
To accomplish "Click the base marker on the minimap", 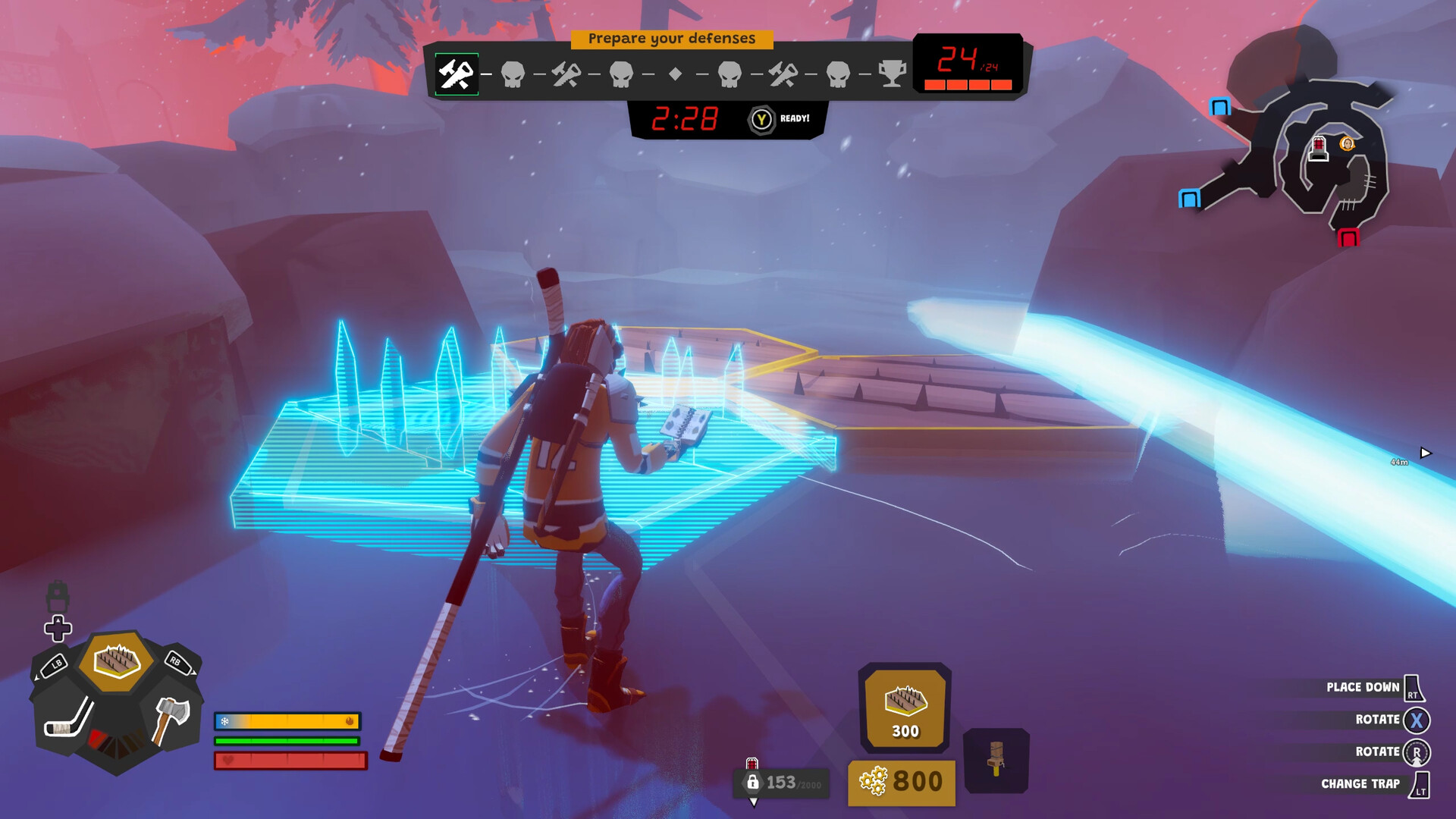I will (1319, 148).
